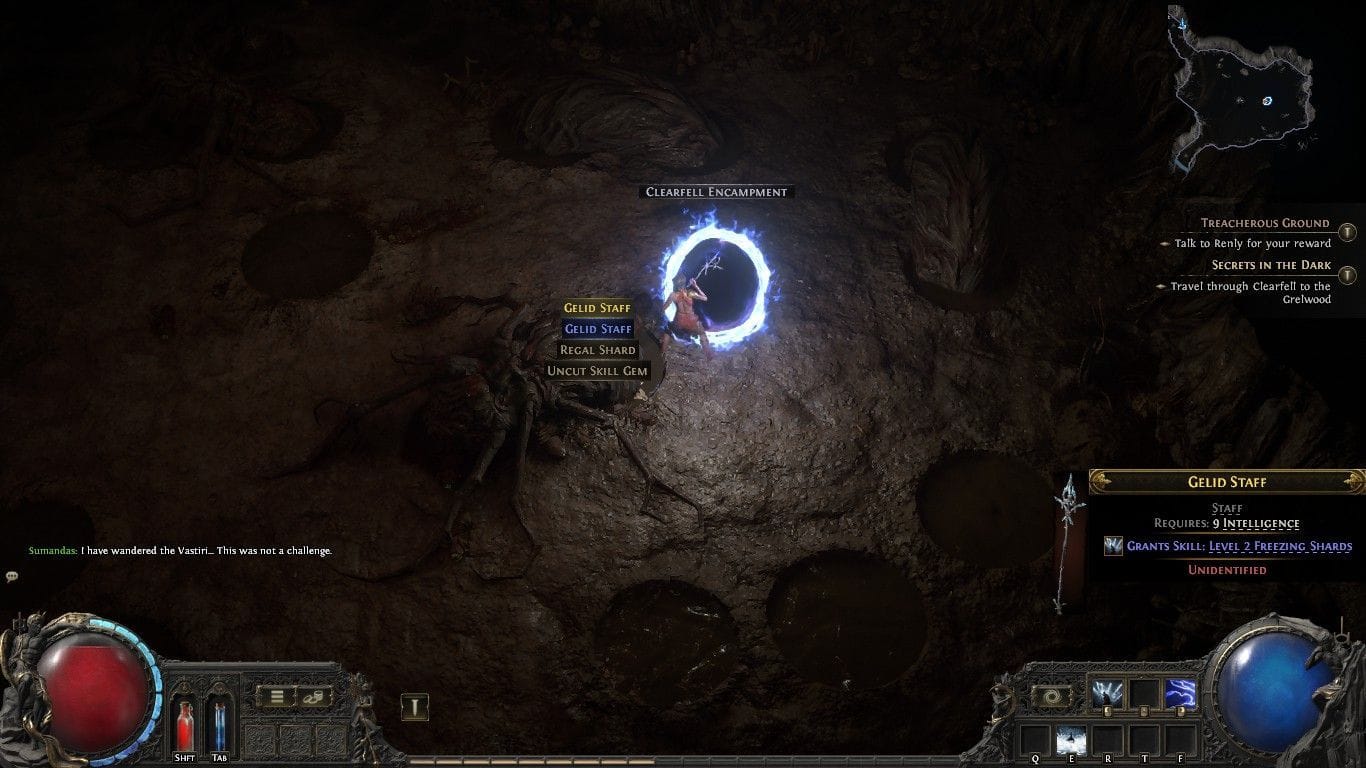Viewport: 1366px width, 768px height.
Task: Pick up the first Gelid Staff
Action: [x=598, y=308]
